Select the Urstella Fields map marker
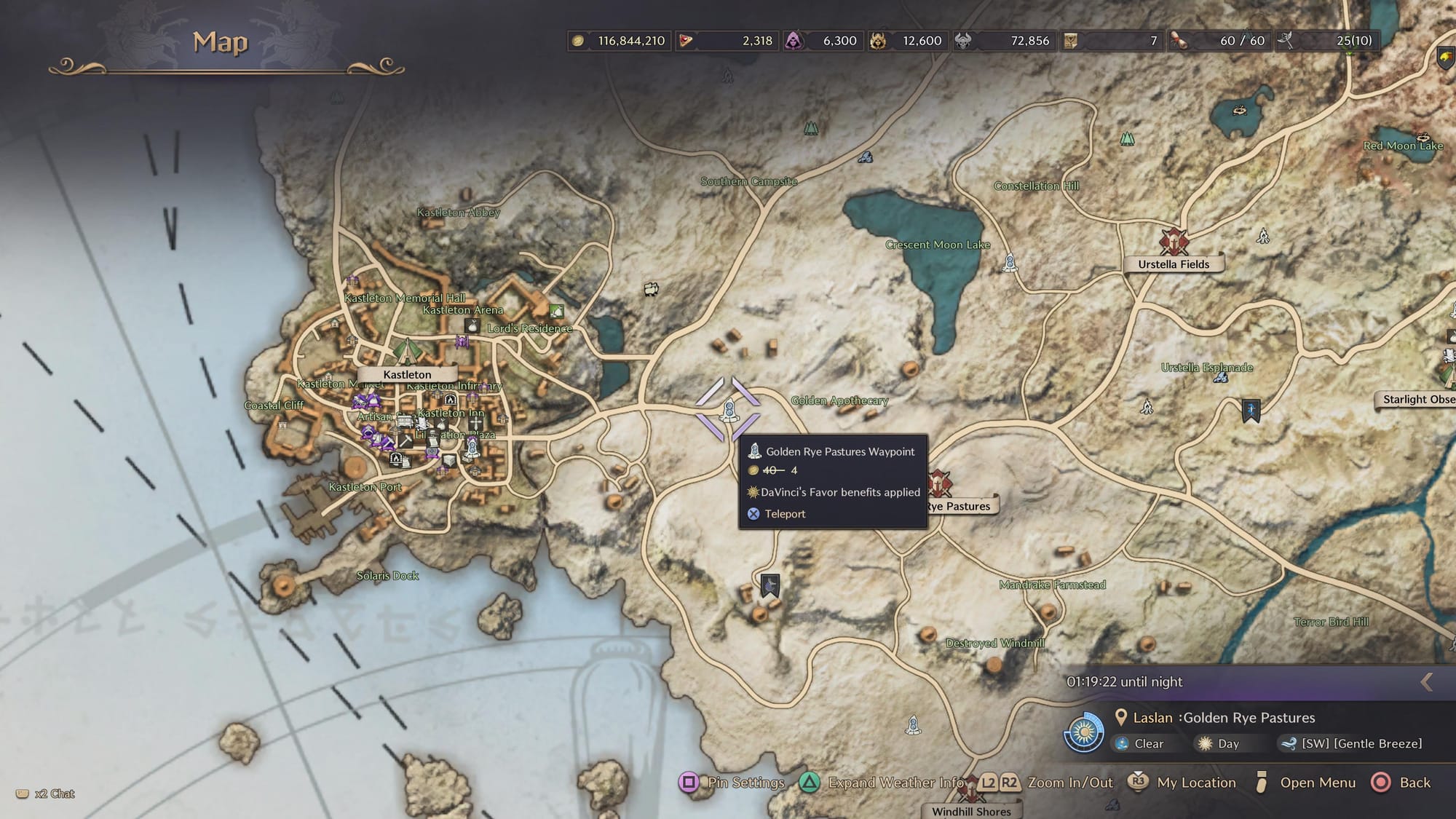The height and width of the screenshot is (819, 1456). click(1174, 242)
